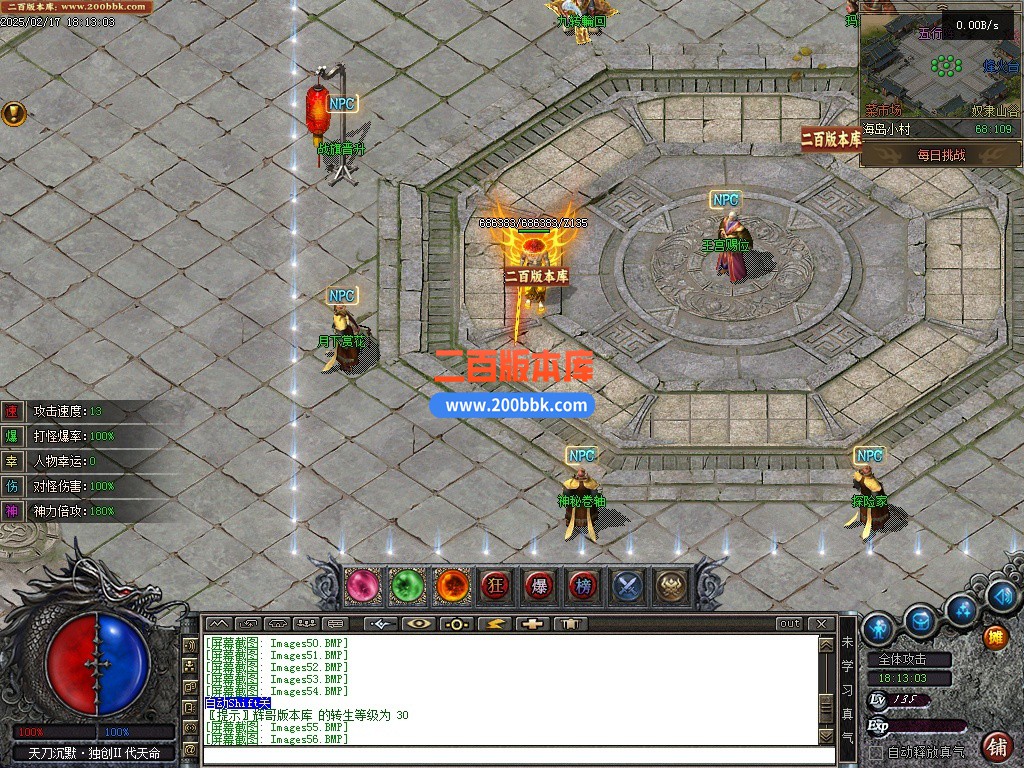Open the skills sparkle round button
The height and width of the screenshot is (768, 1024).
pos(962,610)
